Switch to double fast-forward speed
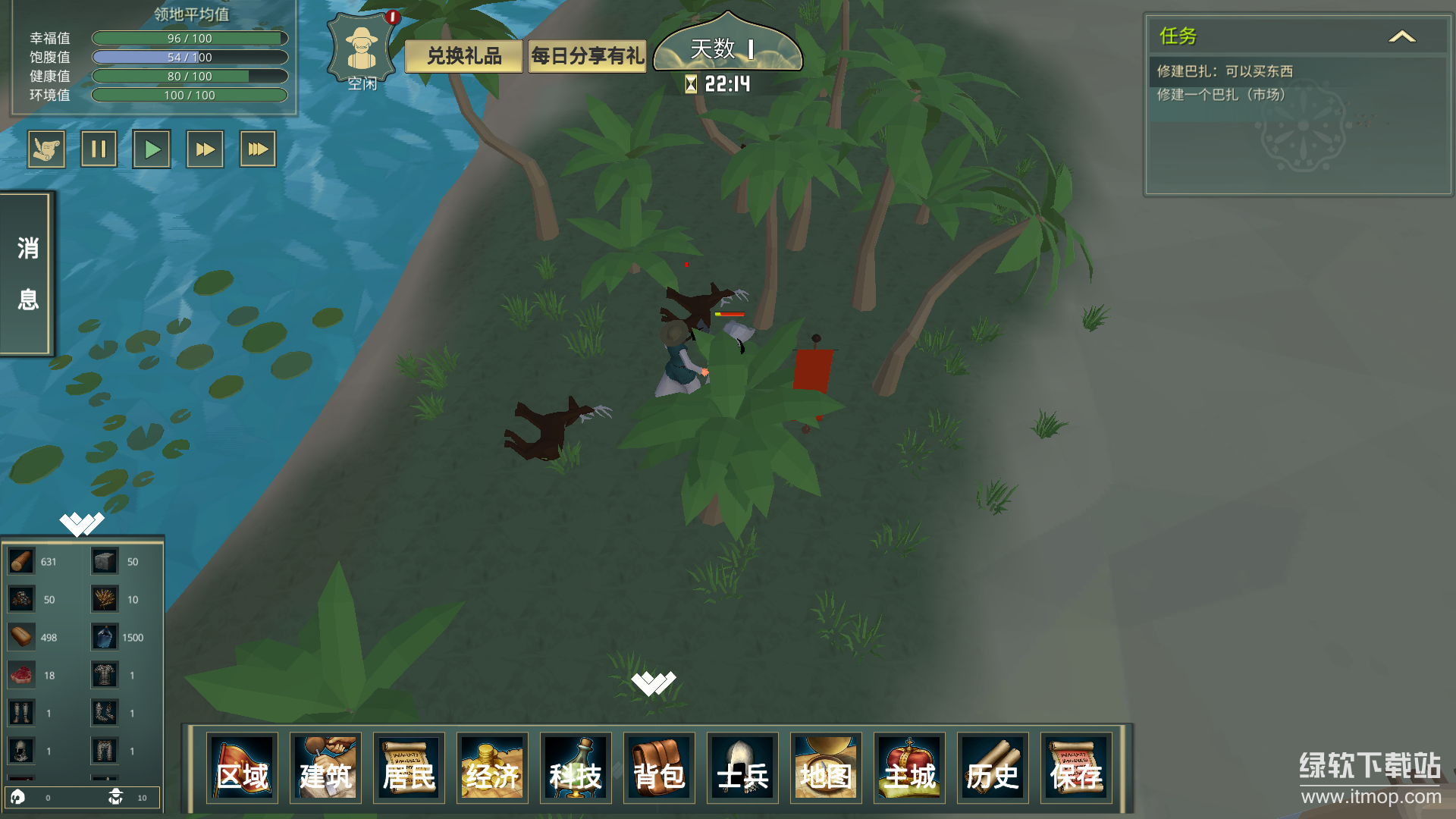Screen dimensions: 1456x819 (205, 149)
